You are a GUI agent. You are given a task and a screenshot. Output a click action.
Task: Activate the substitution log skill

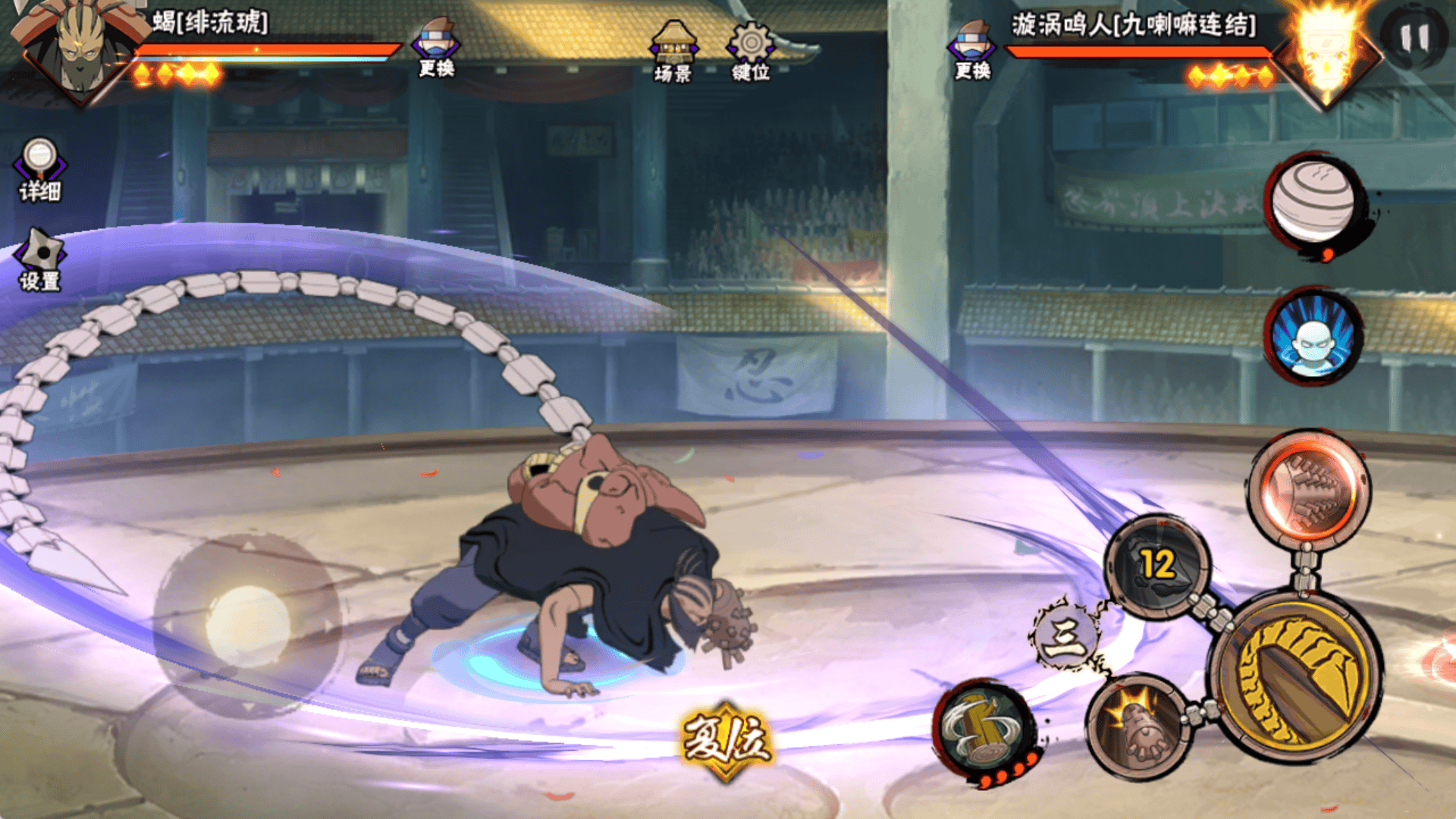point(983,729)
